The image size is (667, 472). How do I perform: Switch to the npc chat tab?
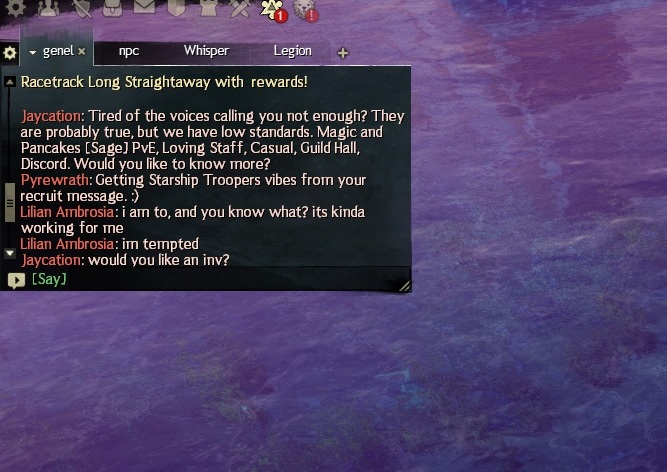click(x=129, y=51)
